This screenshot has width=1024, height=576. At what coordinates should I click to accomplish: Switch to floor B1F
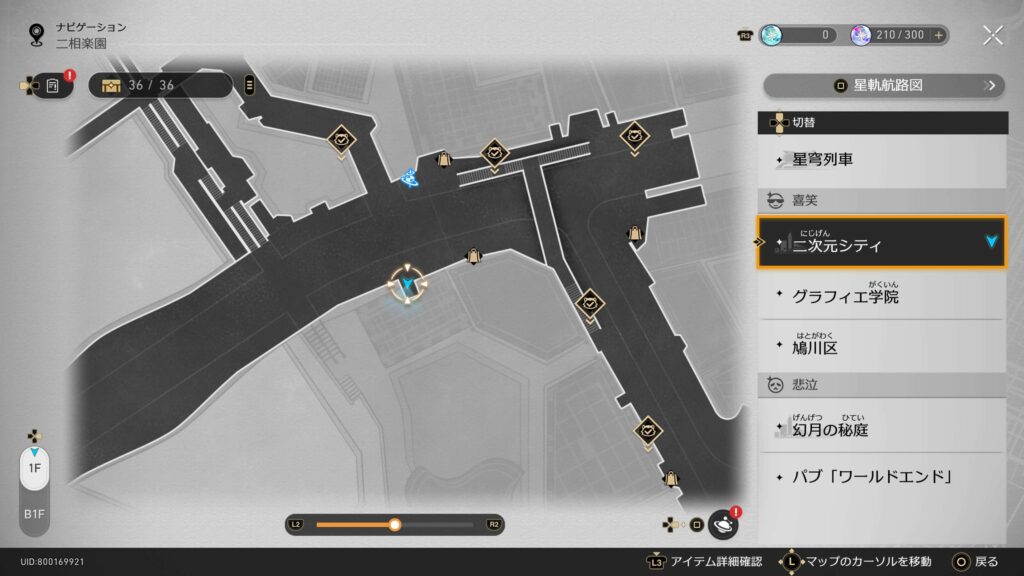coord(34,513)
